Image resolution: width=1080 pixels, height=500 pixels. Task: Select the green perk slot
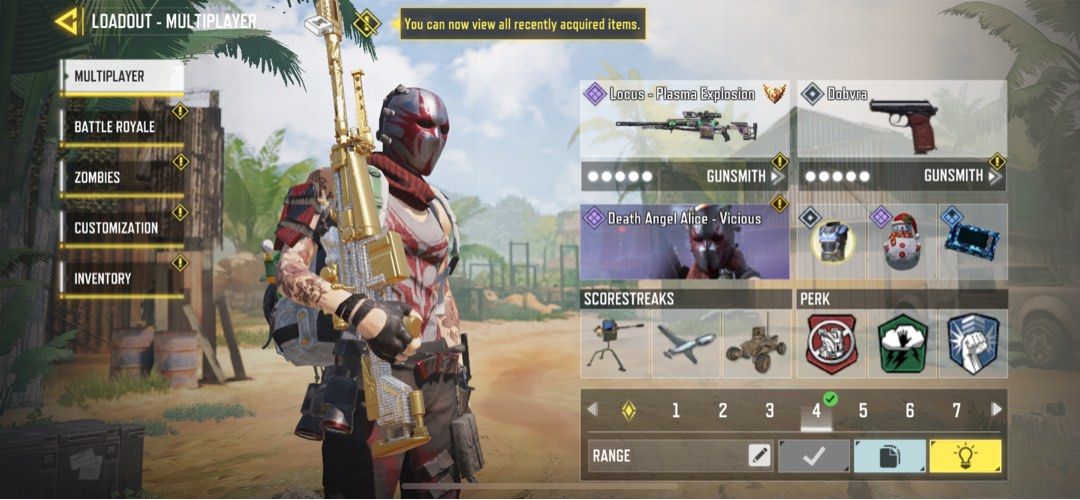click(903, 344)
